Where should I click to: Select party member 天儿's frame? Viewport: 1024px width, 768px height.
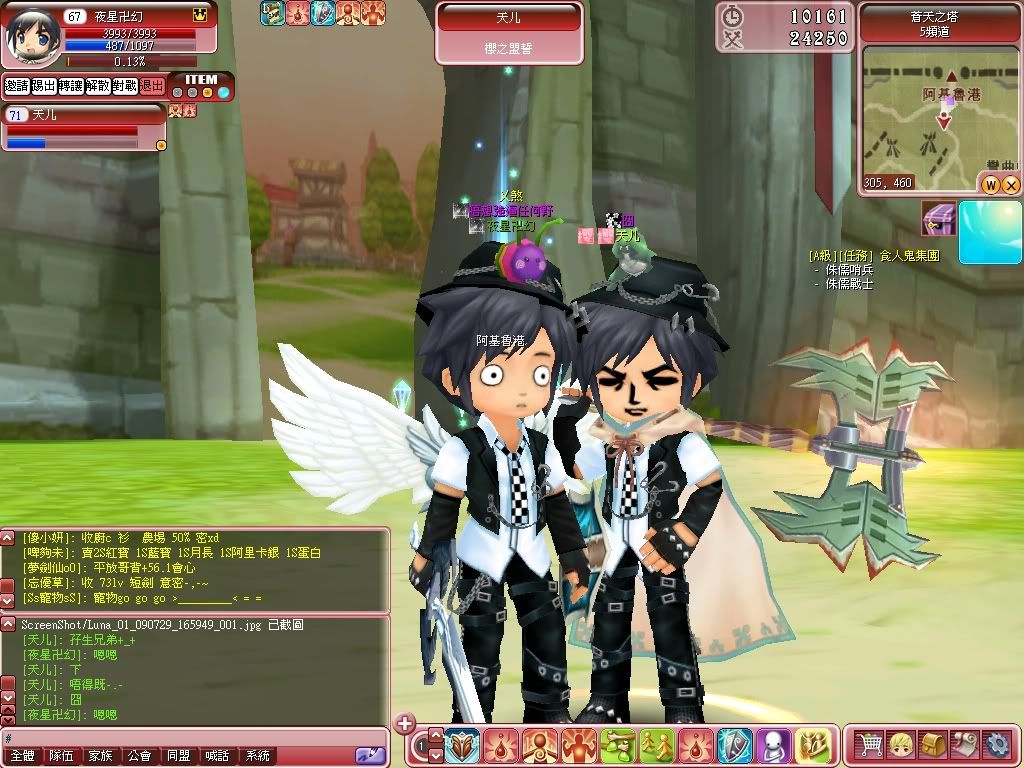tap(84, 128)
